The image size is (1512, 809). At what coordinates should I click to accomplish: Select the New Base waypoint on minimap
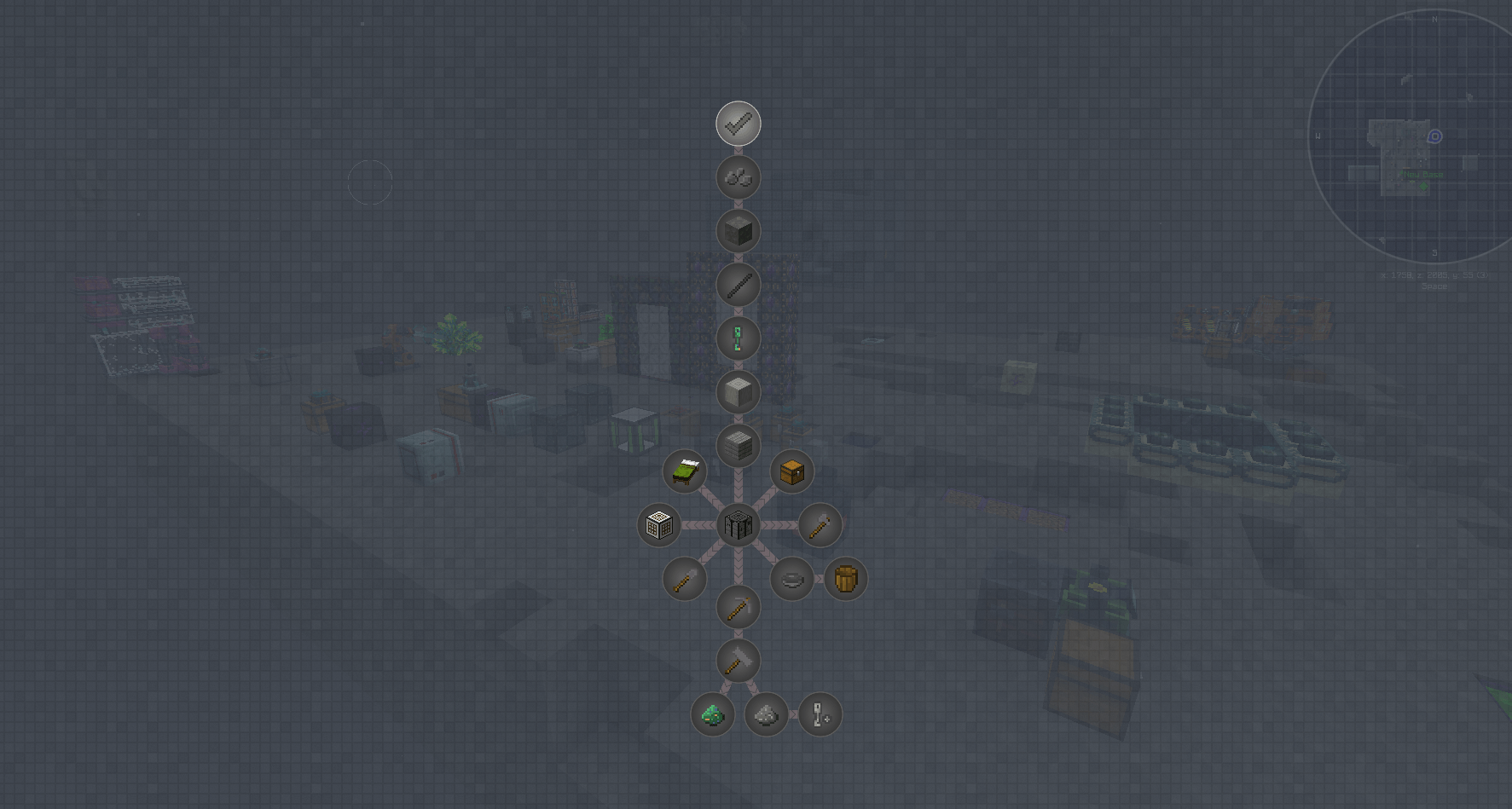pos(1422,173)
